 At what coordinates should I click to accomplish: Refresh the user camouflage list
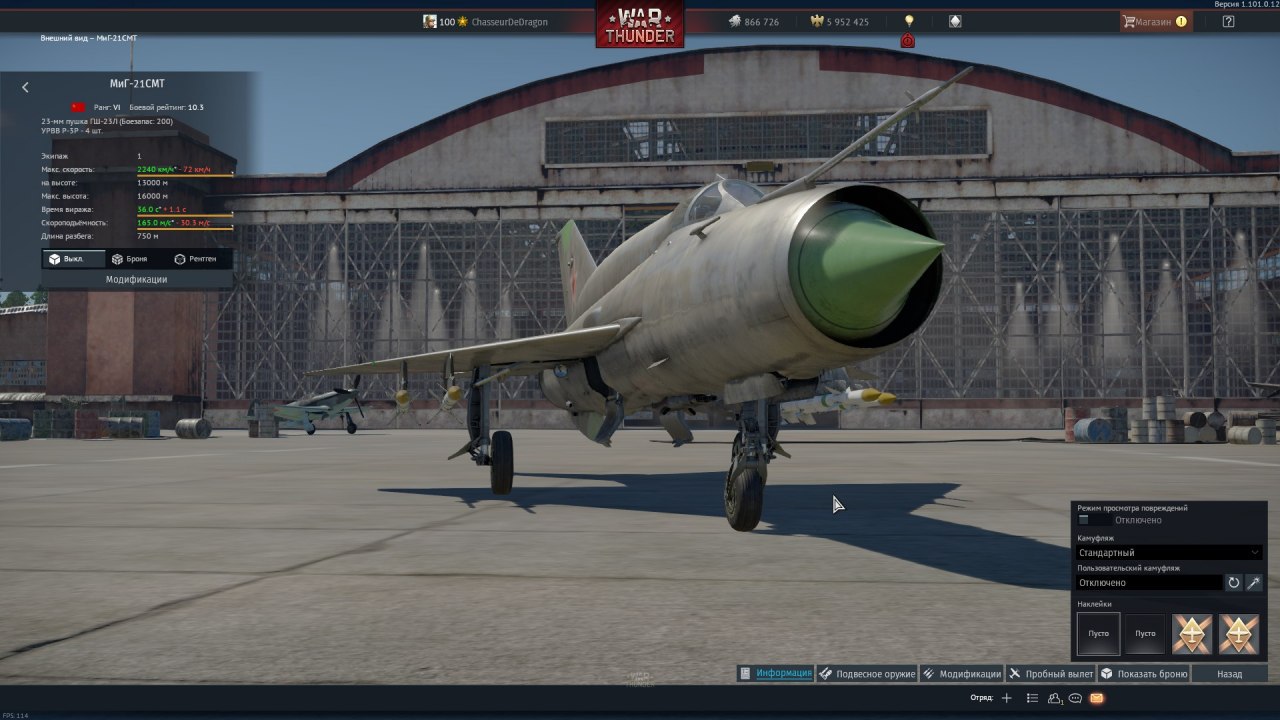click(x=1234, y=582)
